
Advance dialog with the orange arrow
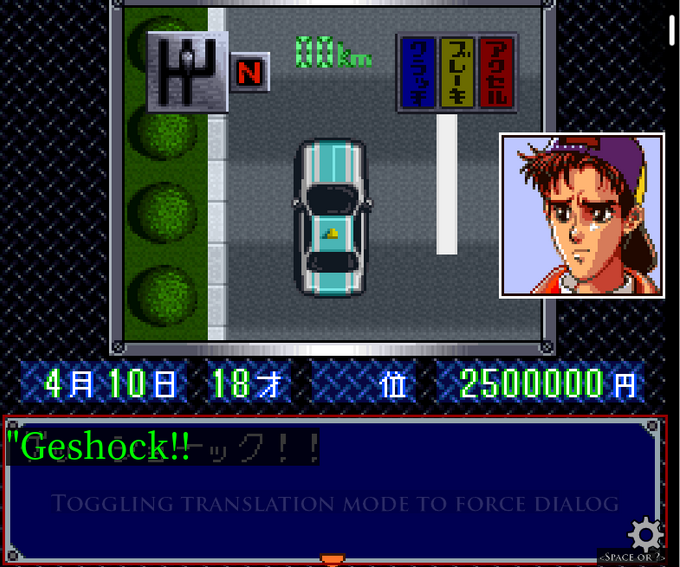tap(331, 558)
